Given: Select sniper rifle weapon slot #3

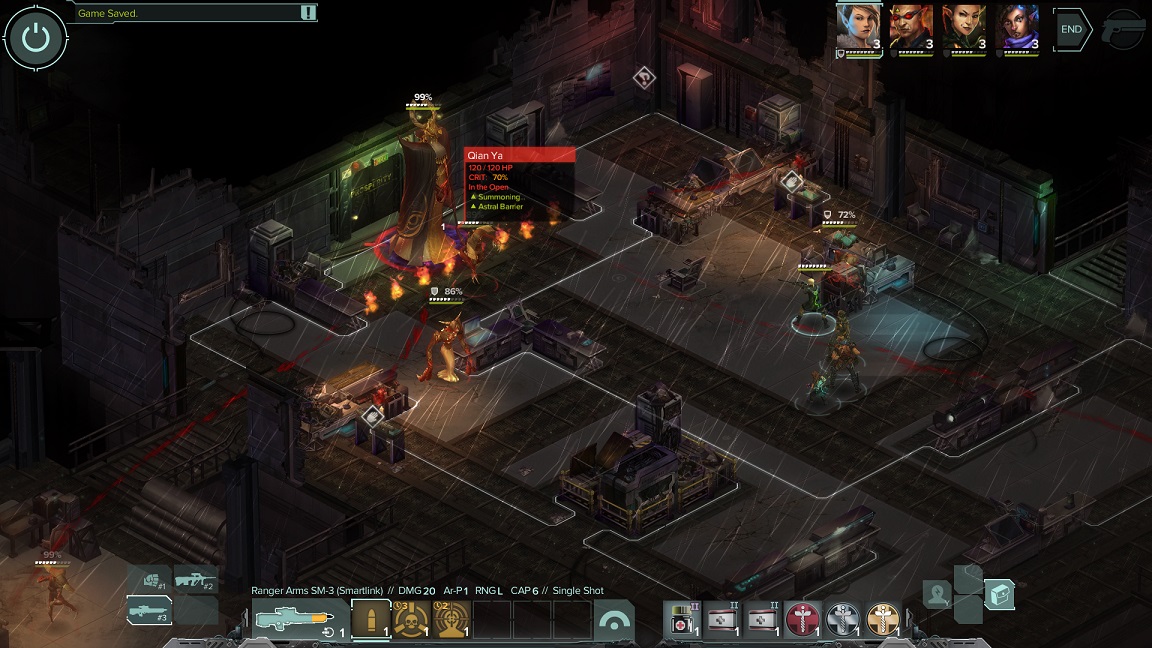Looking at the screenshot, I should point(149,609).
